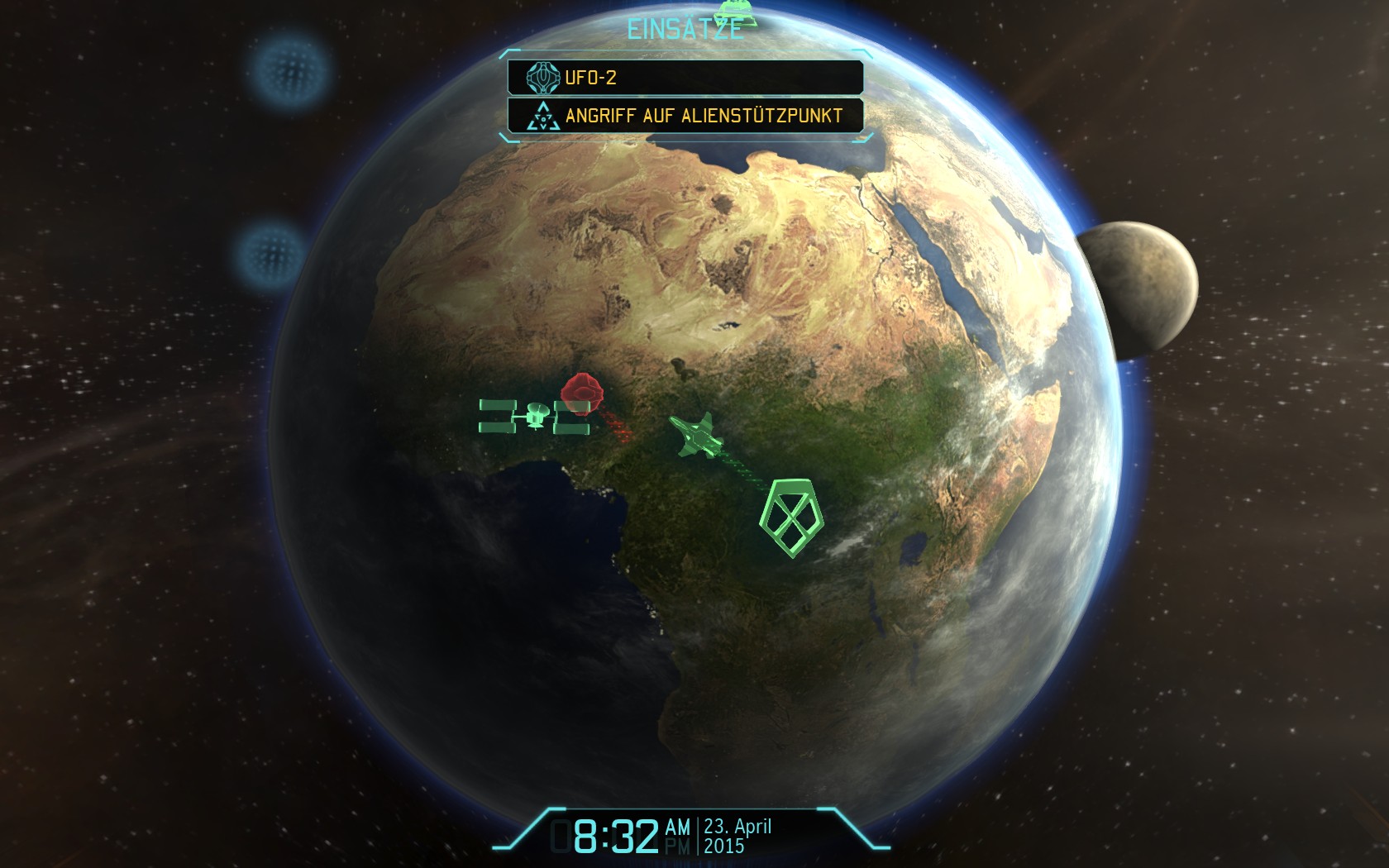Open the Angriff auf Alienstützpunkt mission
Image resolution: width=1389 pixels, height=868 pixels.
pos(685,116)
